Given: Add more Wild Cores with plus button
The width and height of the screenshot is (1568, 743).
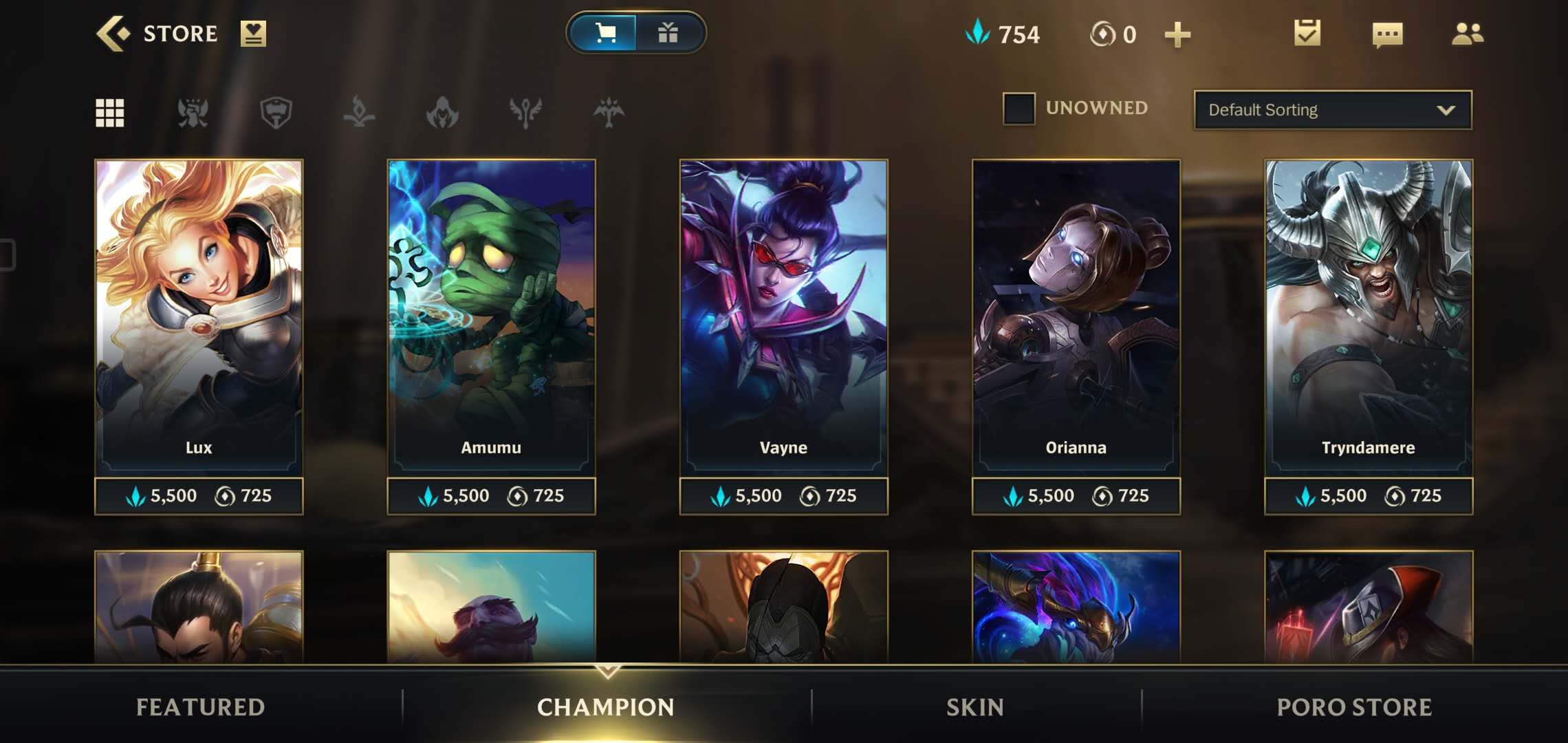Looking at the screenshot, I should pos(1177,34).
